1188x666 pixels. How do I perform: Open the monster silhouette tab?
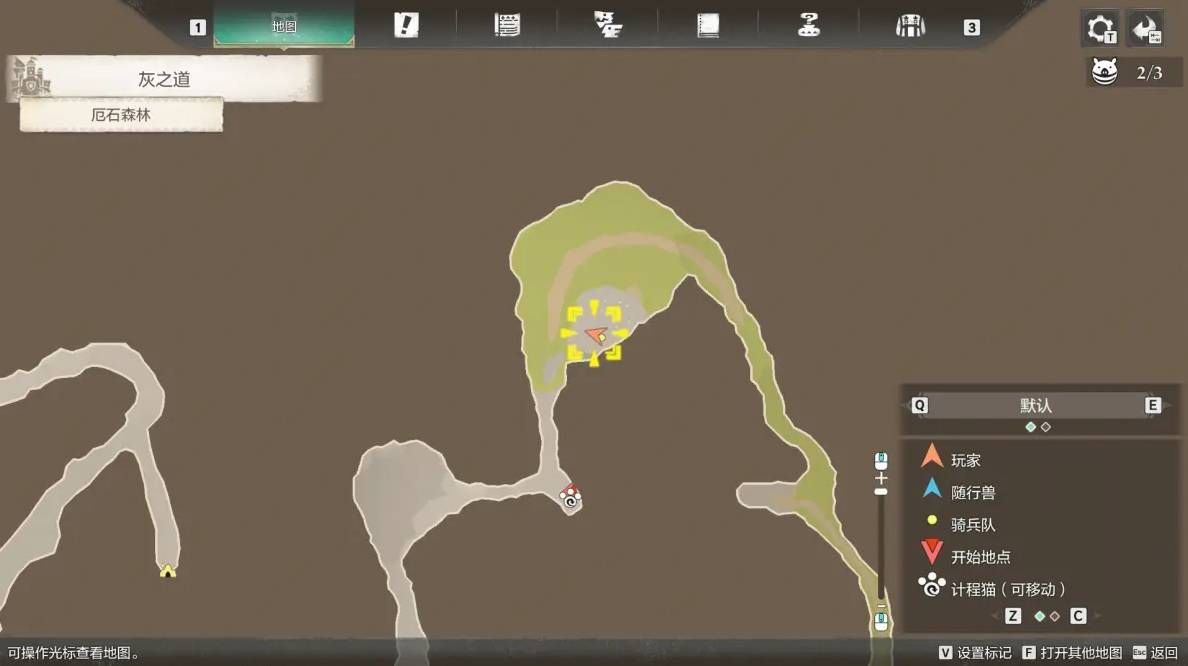coord(607,26)
